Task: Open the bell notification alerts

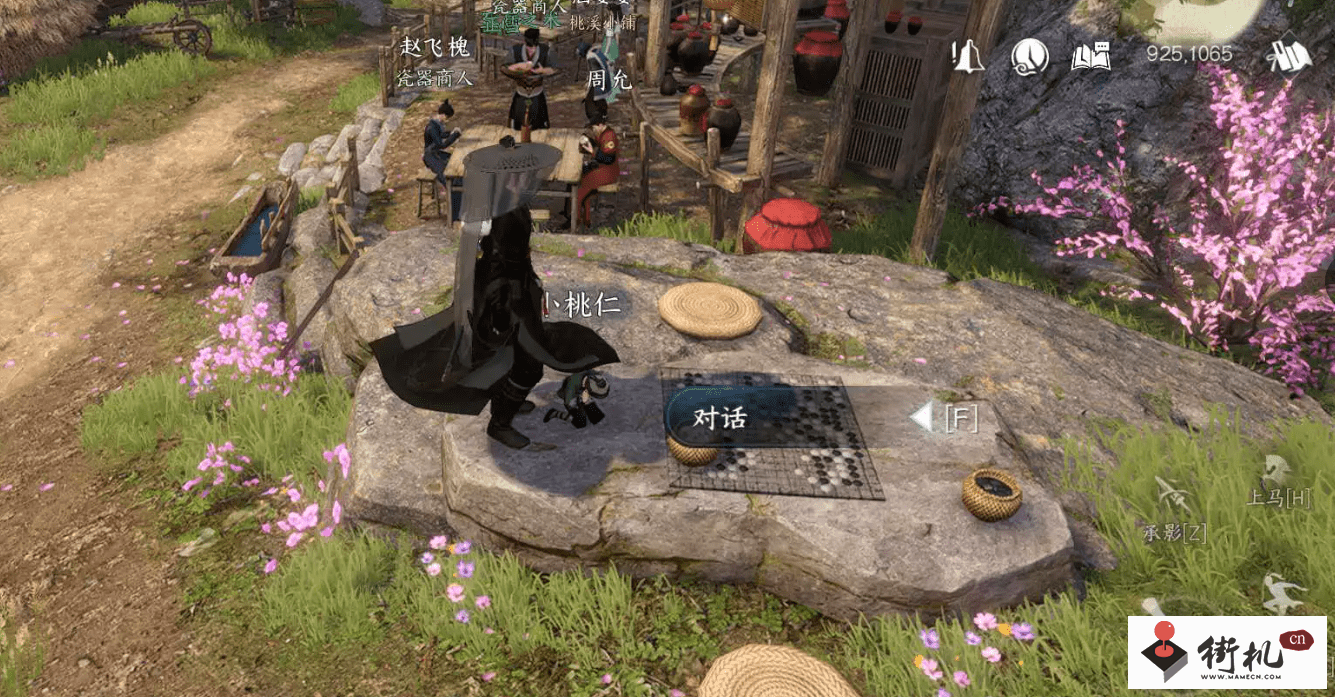Action: (x=967, y=56)
